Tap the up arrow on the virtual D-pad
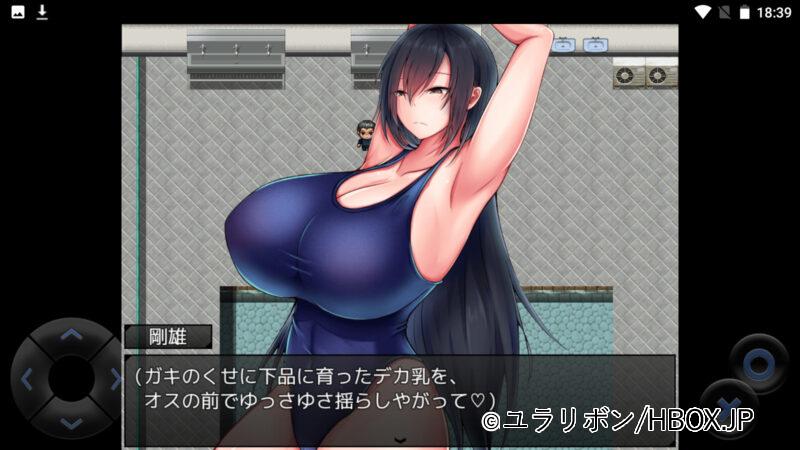Viewport: 800px width, 450px height. [70, 336]
